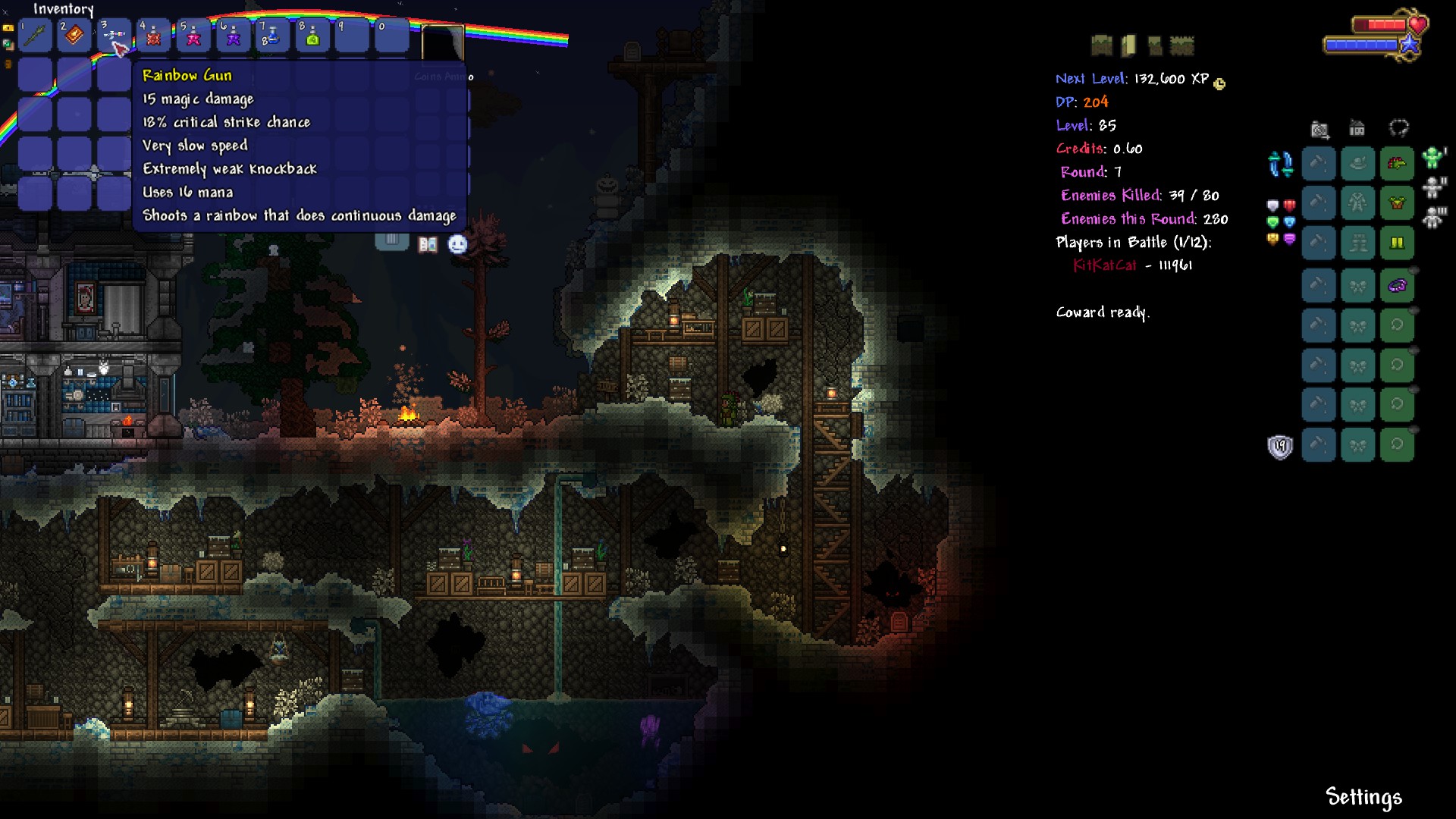
Task: Choose the purple potion in slot 6
Action: [x=233, y=36]
